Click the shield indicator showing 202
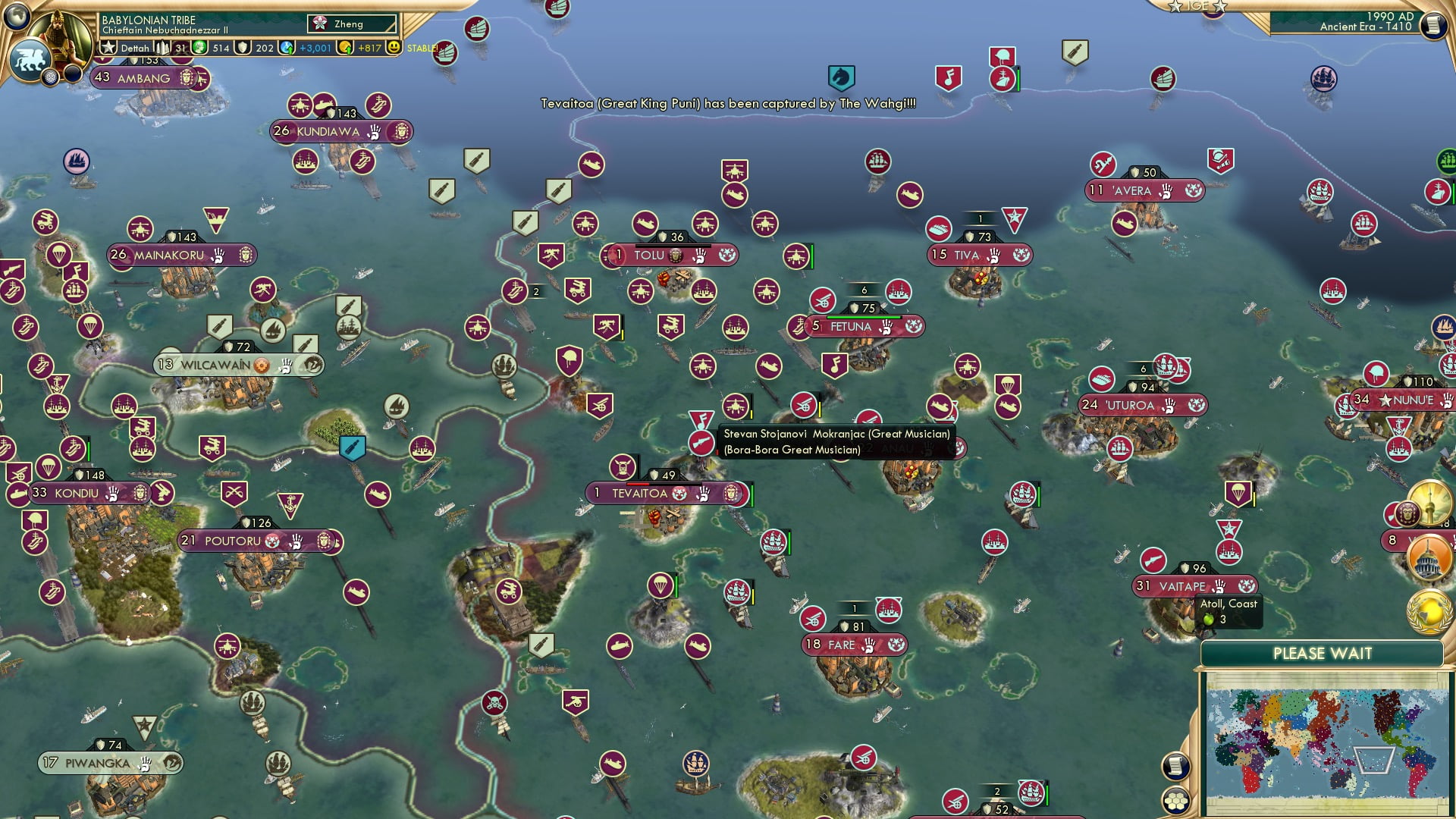1456x819 pixels. tap(244, 47)
